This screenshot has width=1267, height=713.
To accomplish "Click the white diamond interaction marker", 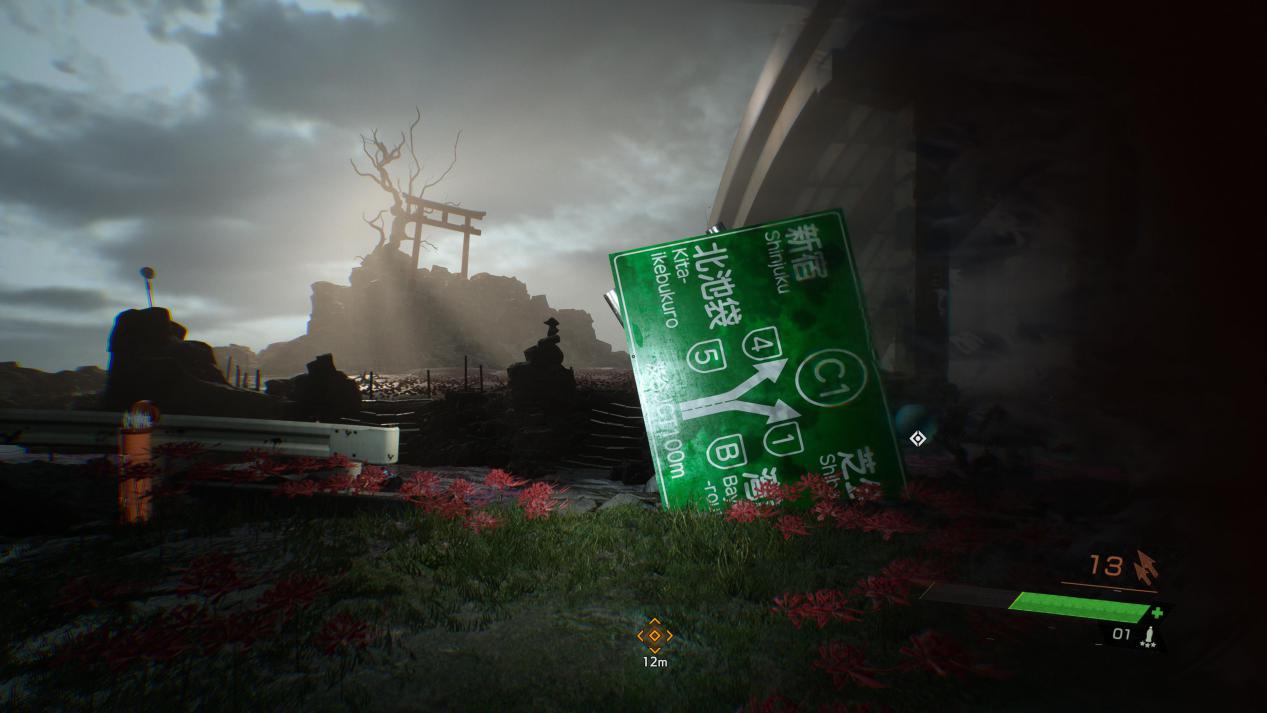I will [917, 438].
